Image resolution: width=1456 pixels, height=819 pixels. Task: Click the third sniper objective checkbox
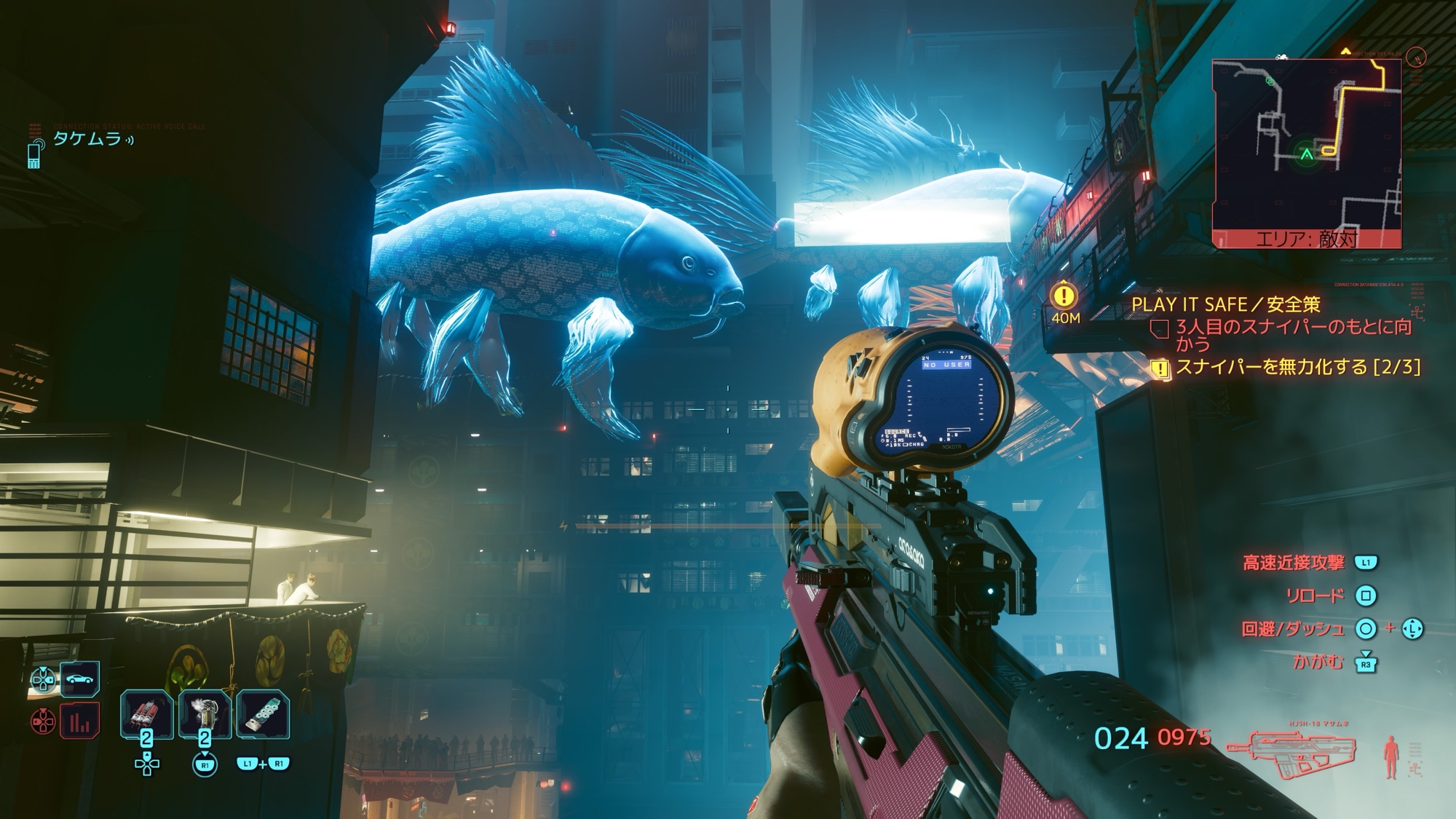click(1159, 329)
